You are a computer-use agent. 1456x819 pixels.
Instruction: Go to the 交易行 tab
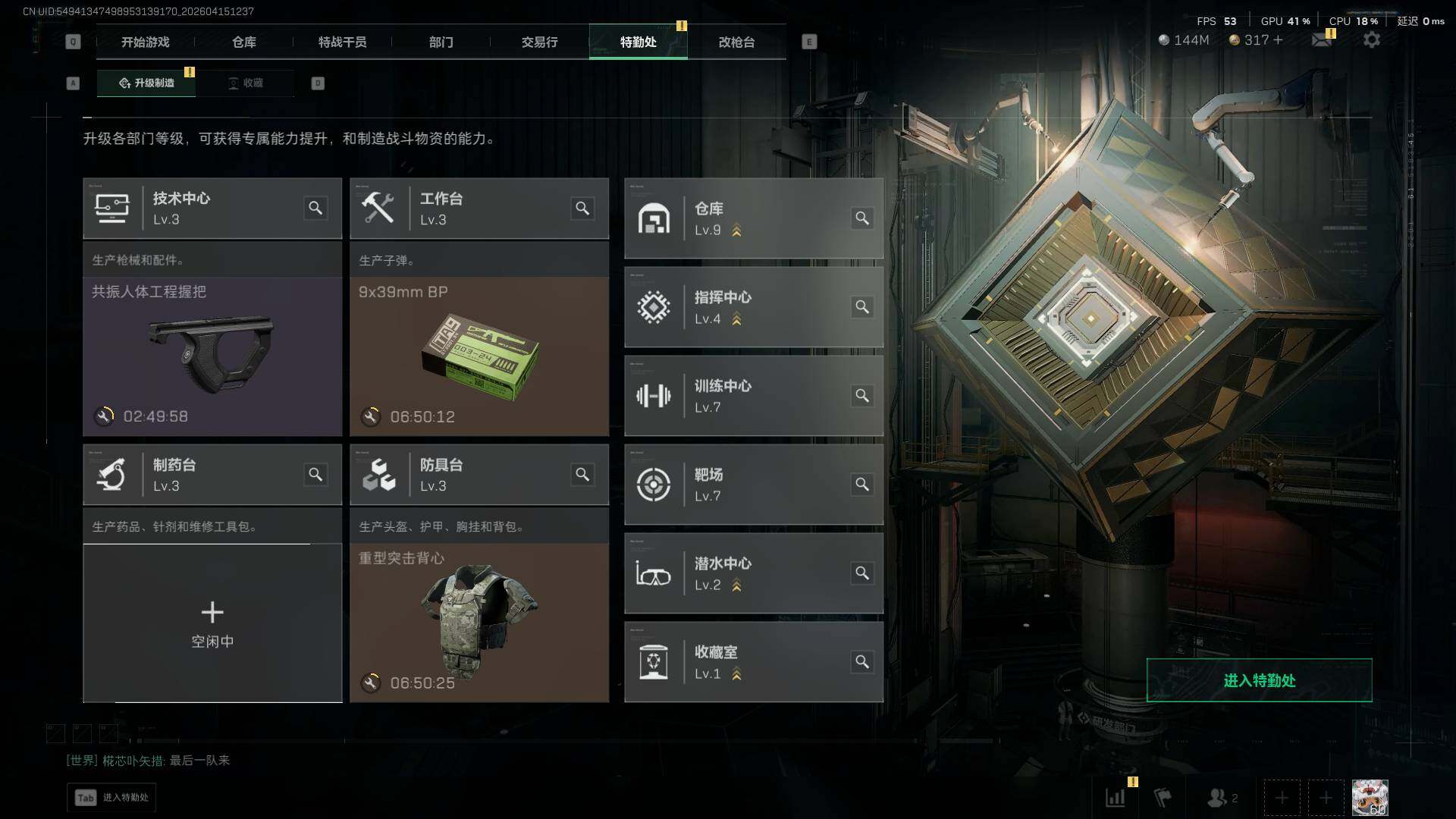[x=539, y=42]
